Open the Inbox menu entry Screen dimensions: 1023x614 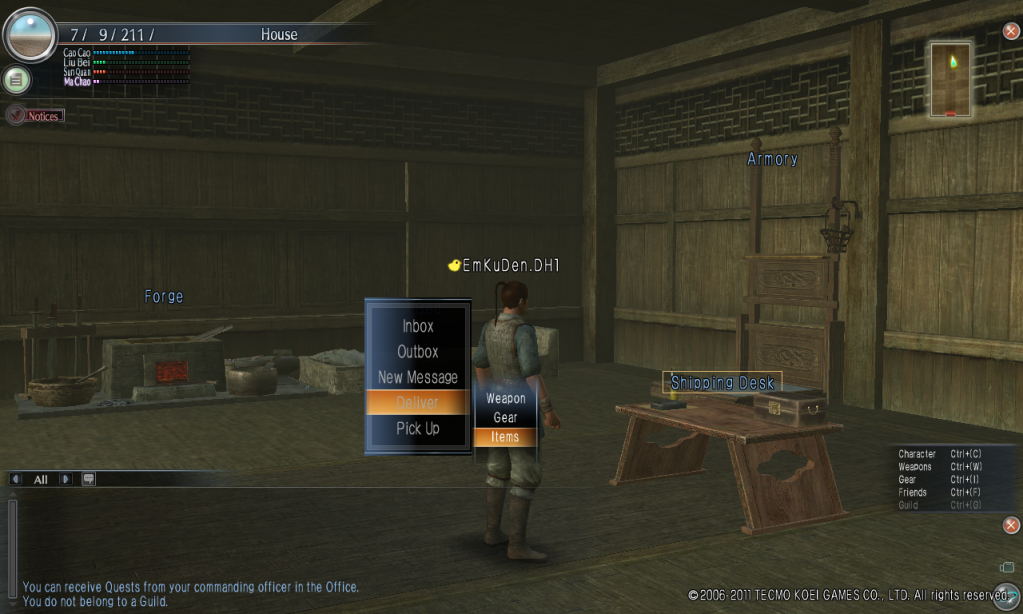(417, 326)
